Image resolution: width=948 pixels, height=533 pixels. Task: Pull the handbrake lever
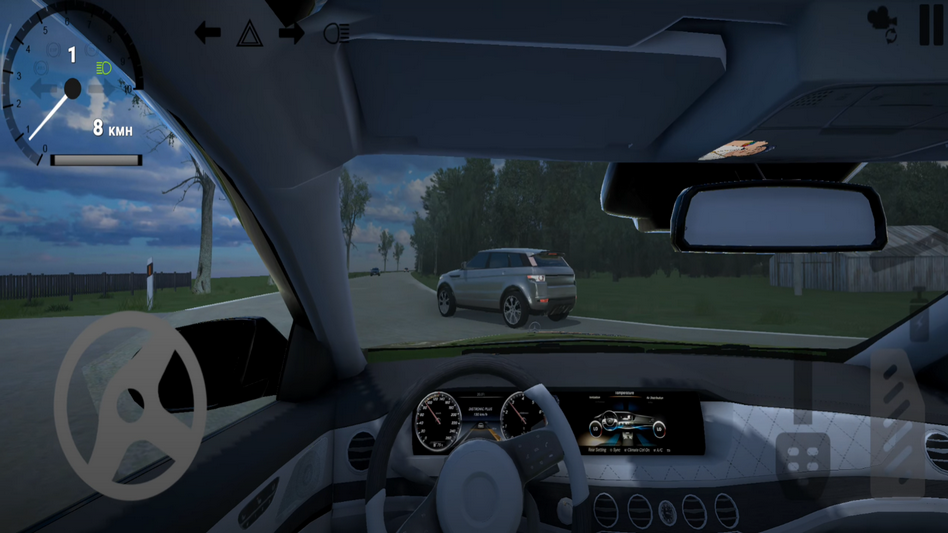click(803, 390)
